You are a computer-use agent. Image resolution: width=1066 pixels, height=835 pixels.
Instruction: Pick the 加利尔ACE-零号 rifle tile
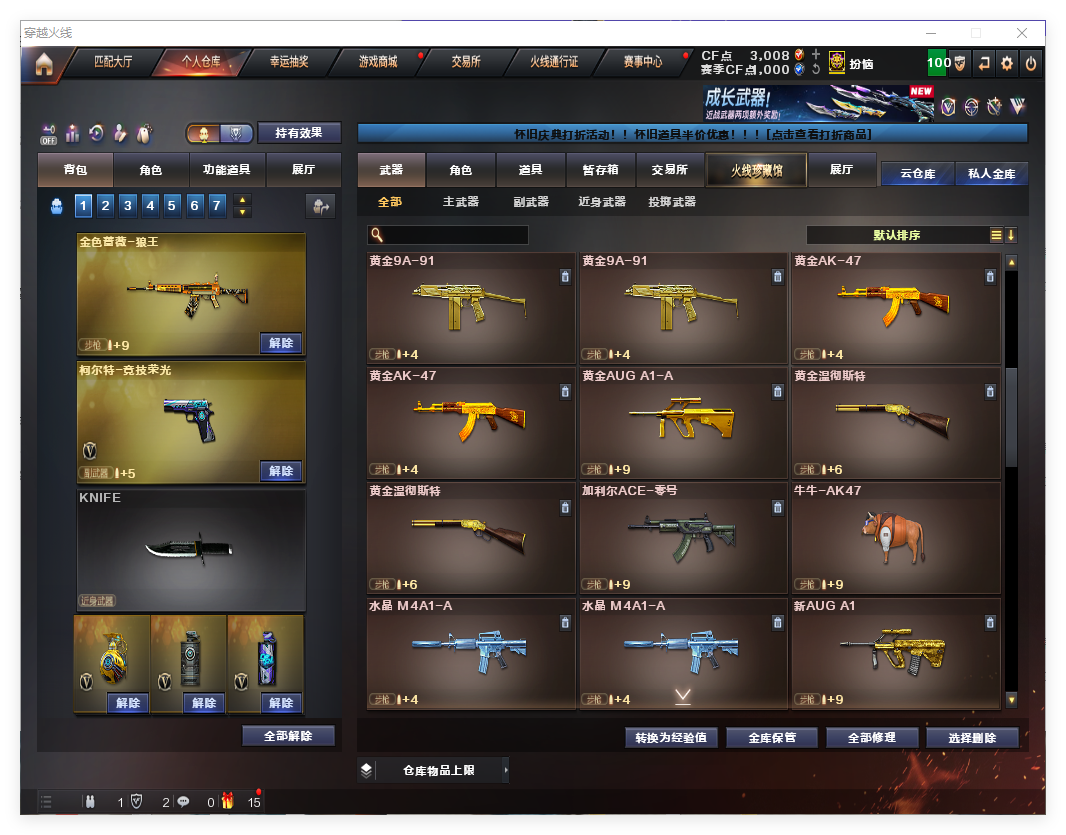[x=683, y=537]
